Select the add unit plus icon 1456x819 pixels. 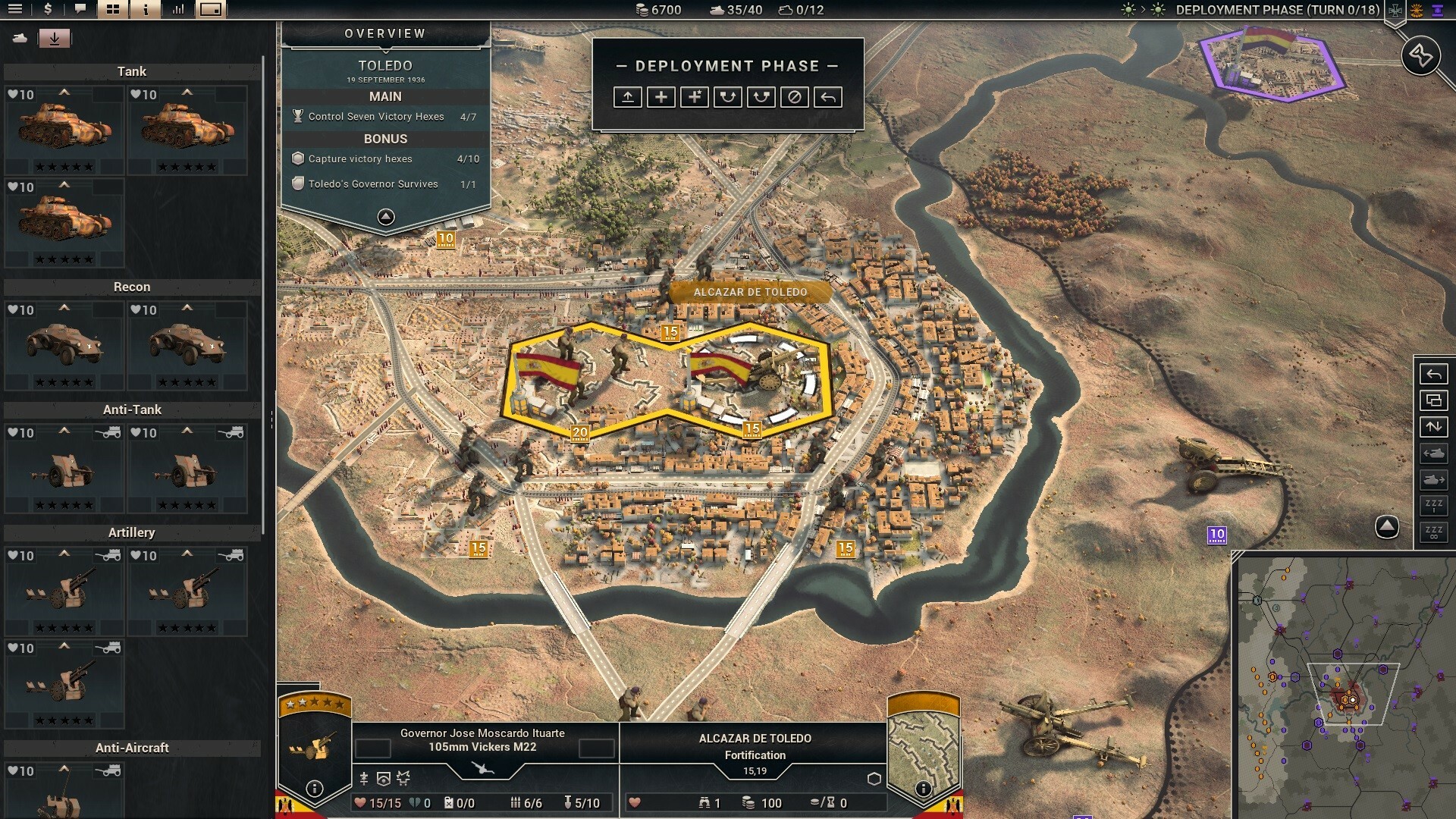(661, 97)
